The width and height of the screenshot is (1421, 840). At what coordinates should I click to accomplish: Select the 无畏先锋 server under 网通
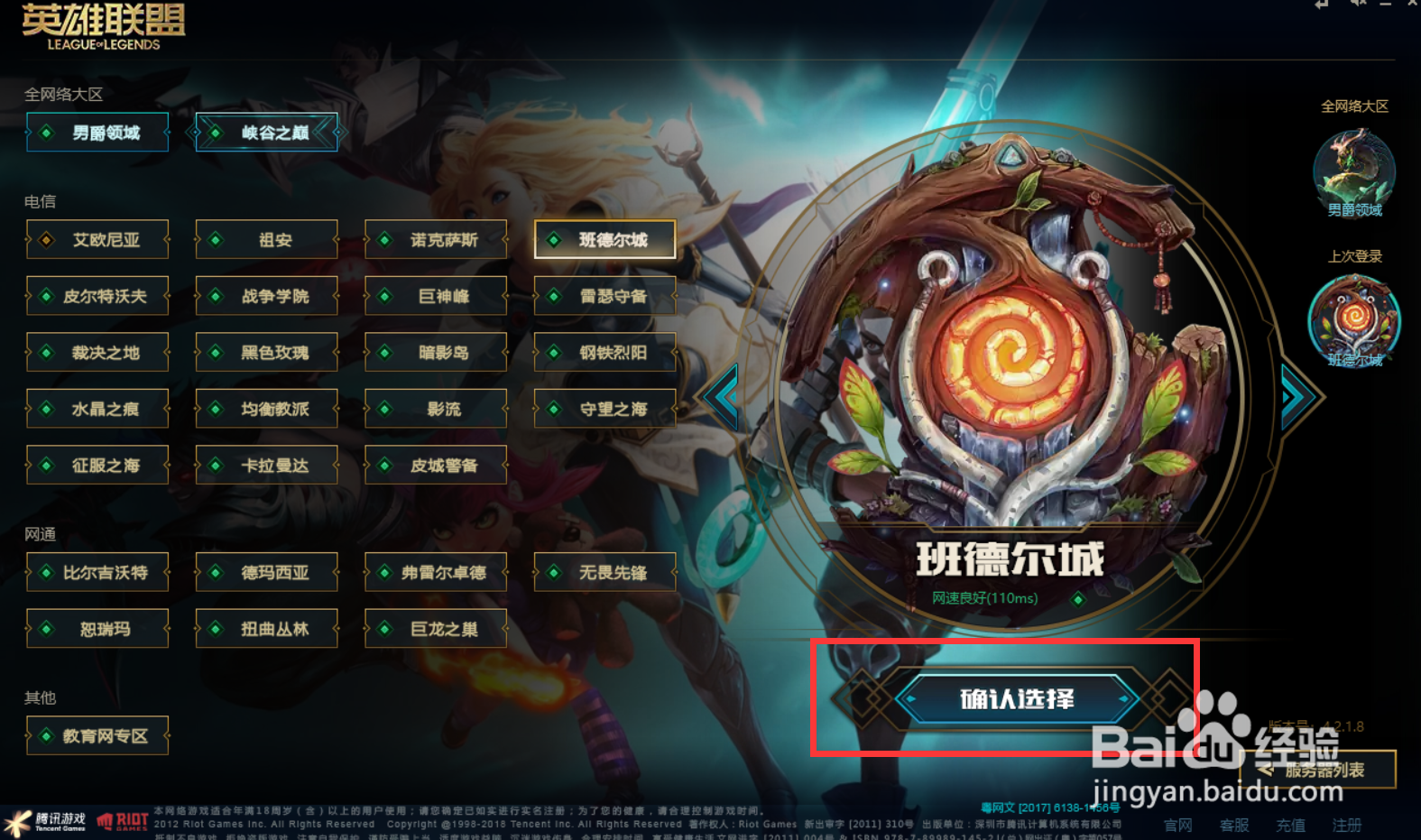[604, 572]
